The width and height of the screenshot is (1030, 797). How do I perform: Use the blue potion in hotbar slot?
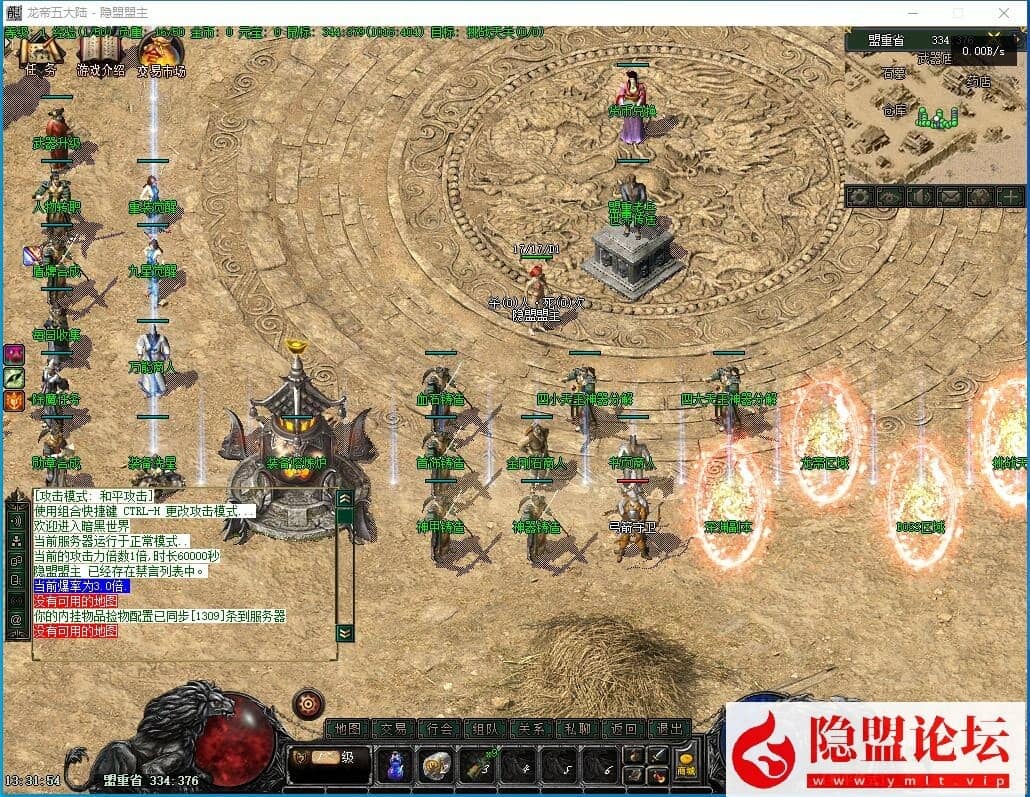[395, 765]
